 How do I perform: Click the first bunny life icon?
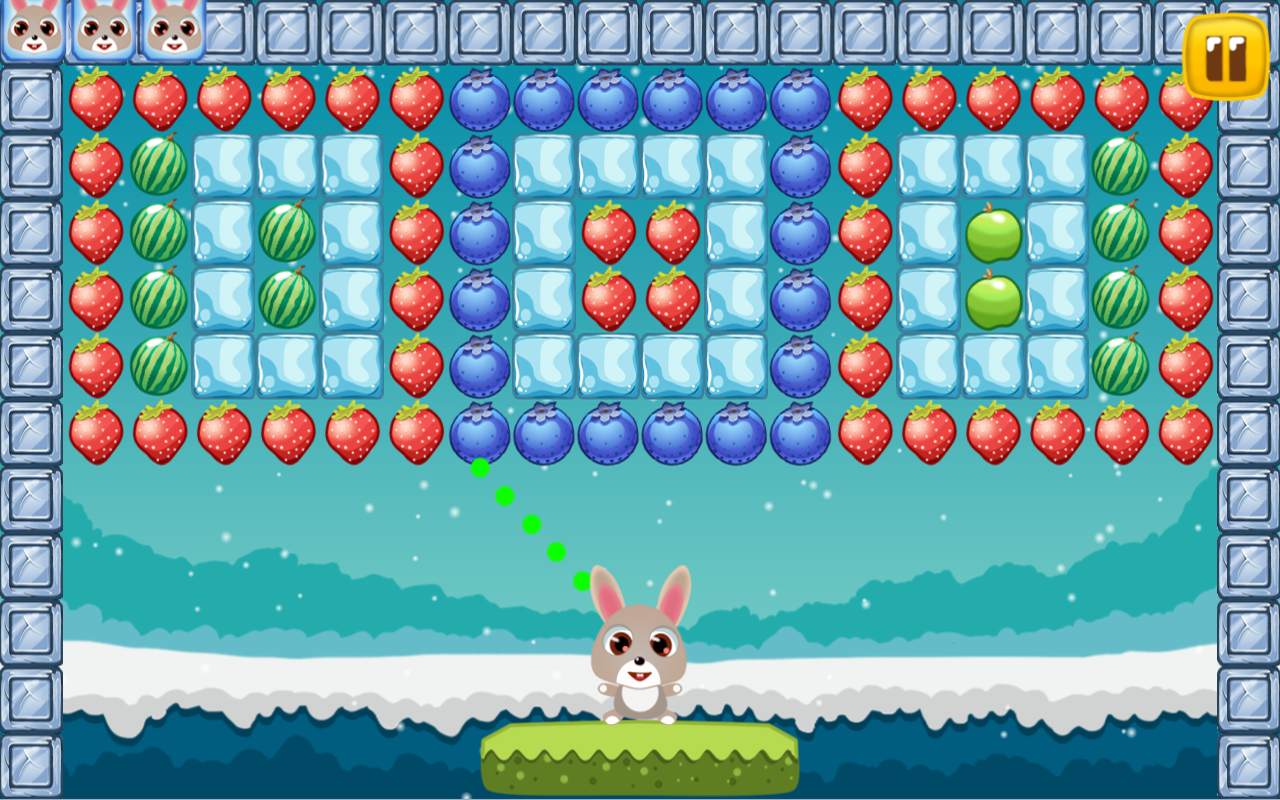(x=35, y=32)
